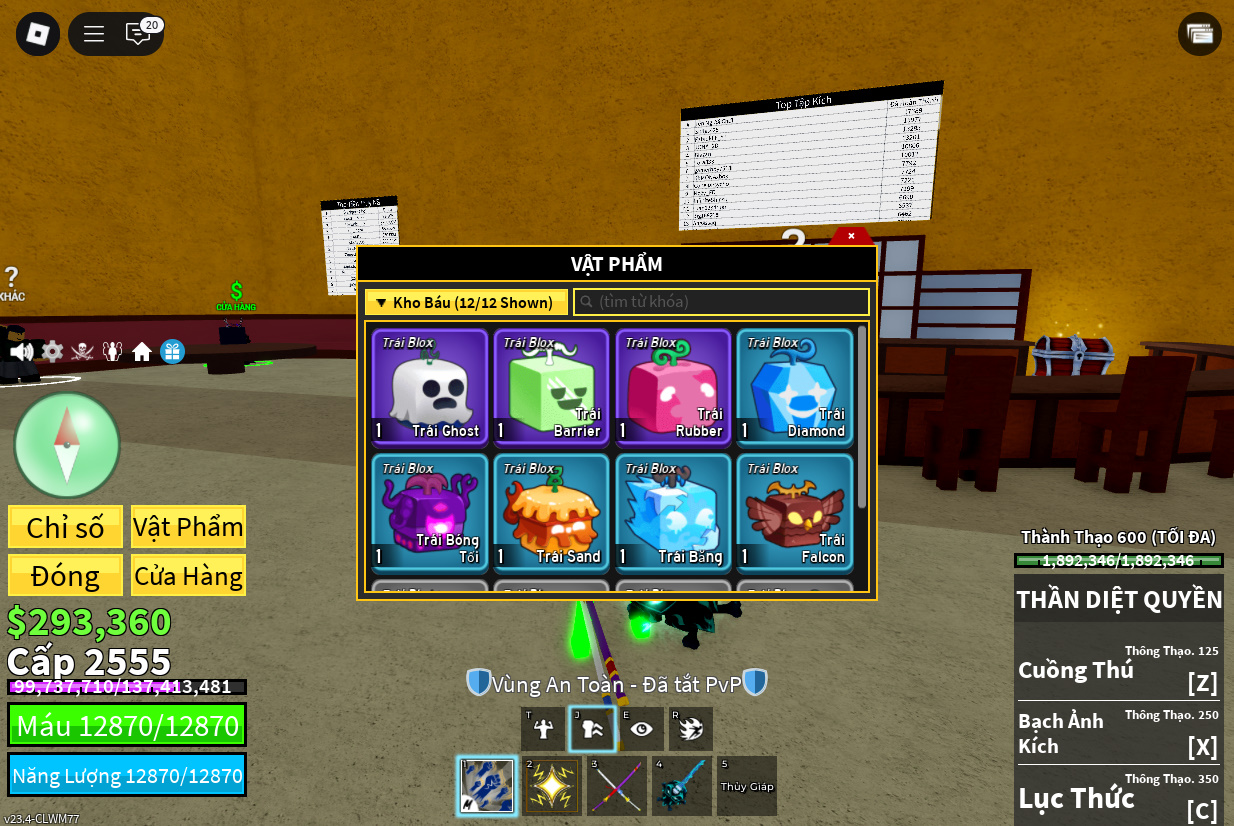Pick the Trái Diamond fruit slot
Screen dimensions: 1234x826
[795, 386]
